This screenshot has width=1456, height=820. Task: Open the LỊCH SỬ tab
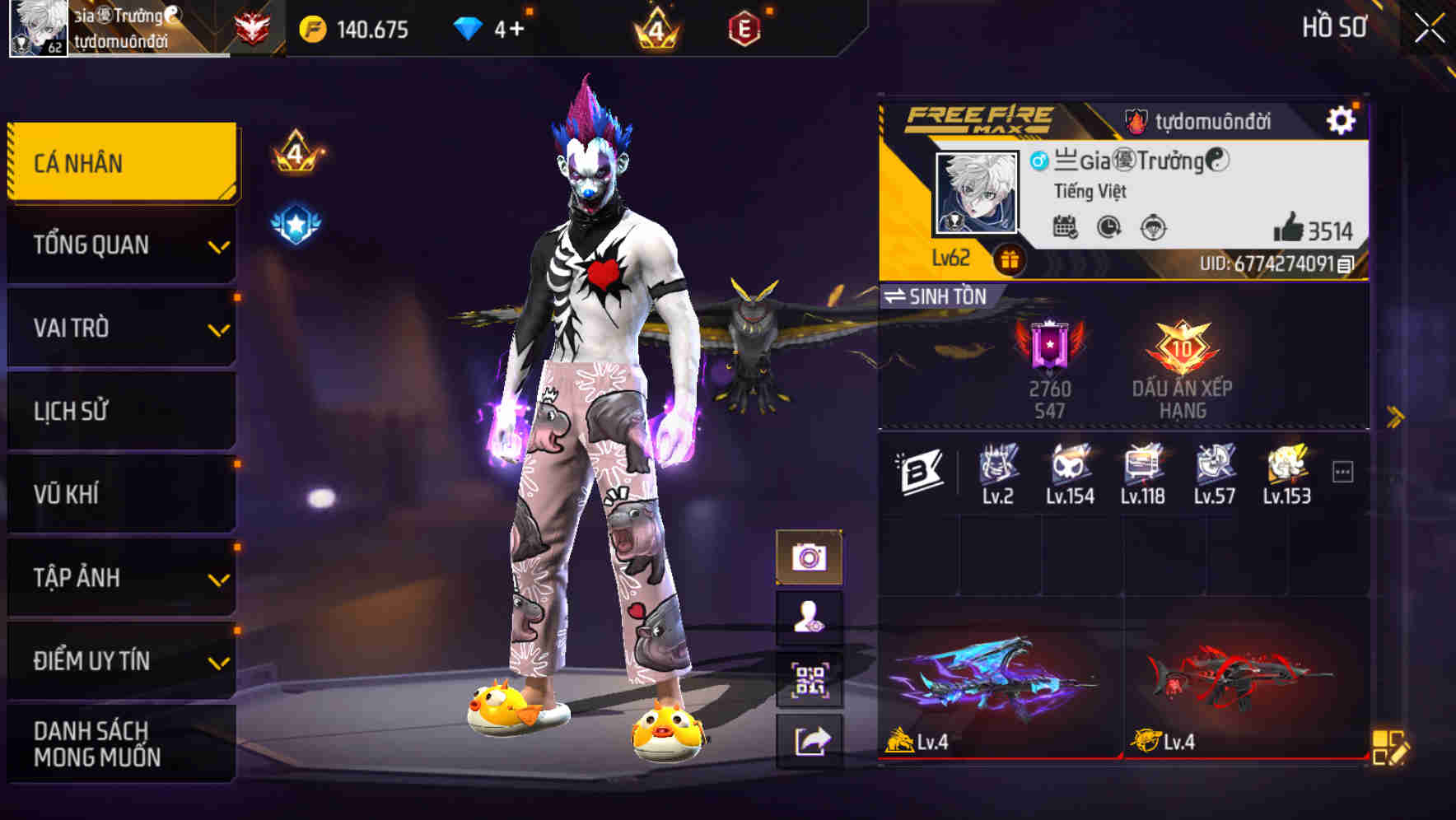click(120, 411)
